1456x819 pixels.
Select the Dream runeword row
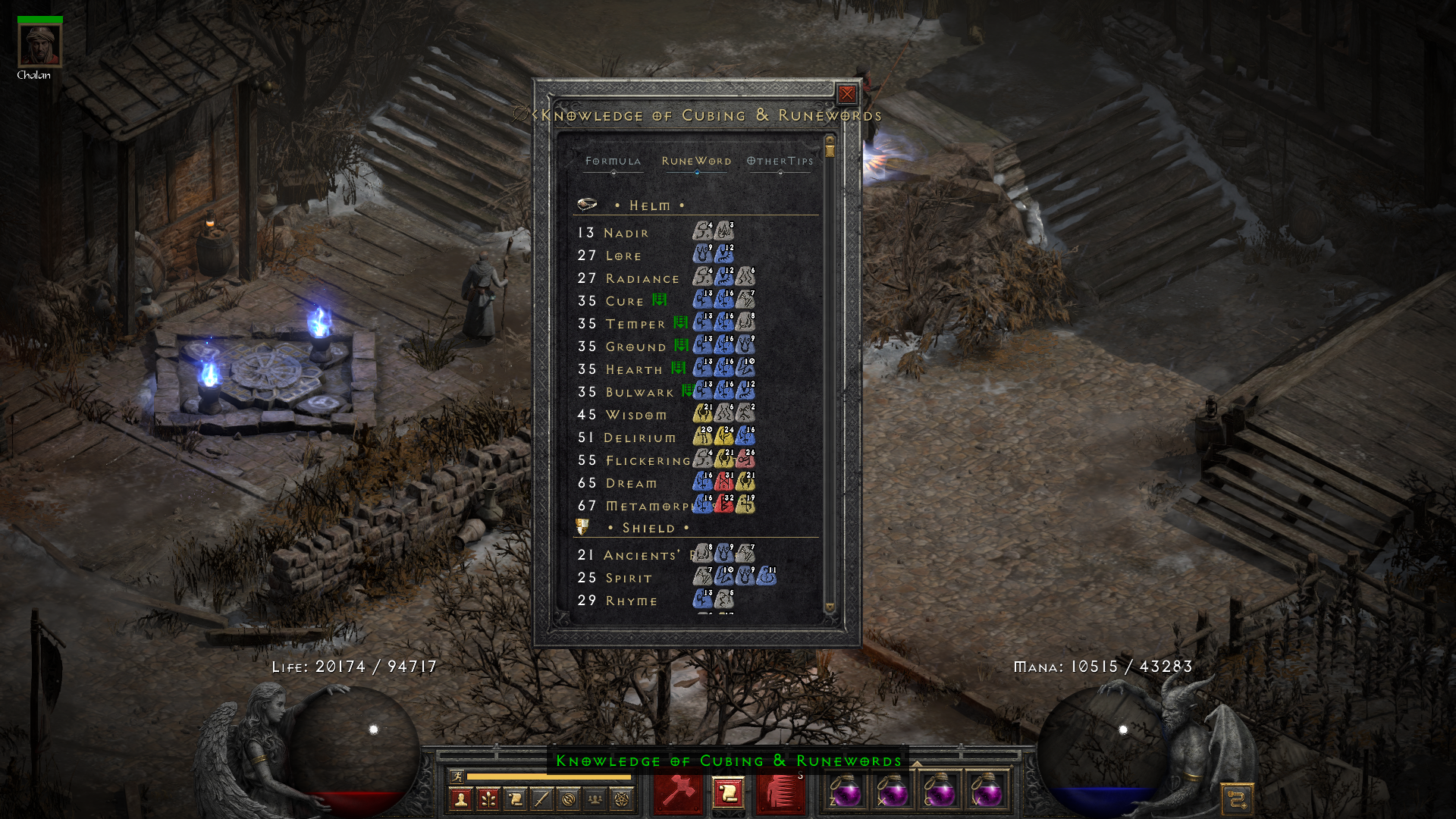[x=631, y=483]
